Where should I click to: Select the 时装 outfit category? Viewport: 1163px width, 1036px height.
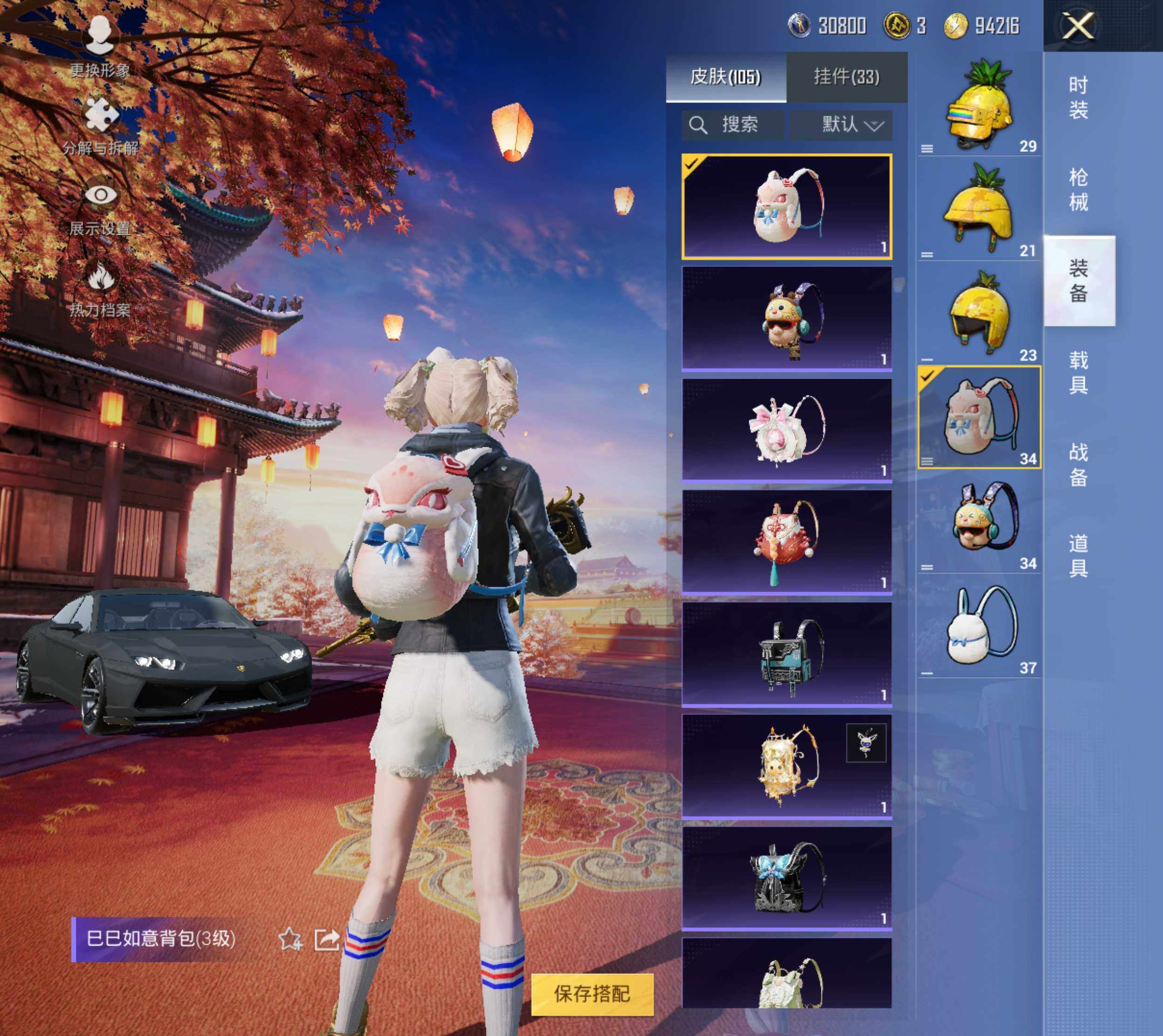[x=1078, y=97]
